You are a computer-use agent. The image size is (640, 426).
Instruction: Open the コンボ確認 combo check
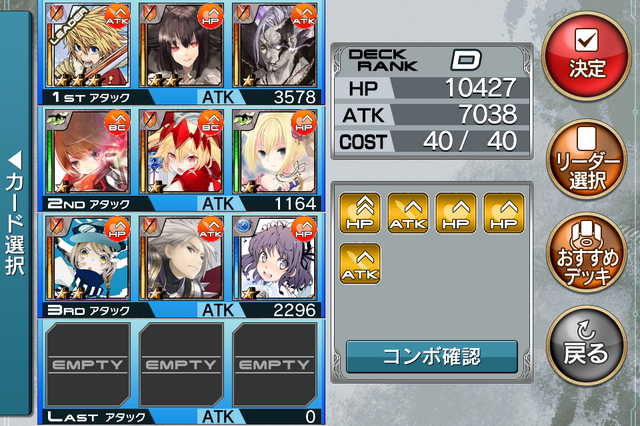(x=431, y=355)
